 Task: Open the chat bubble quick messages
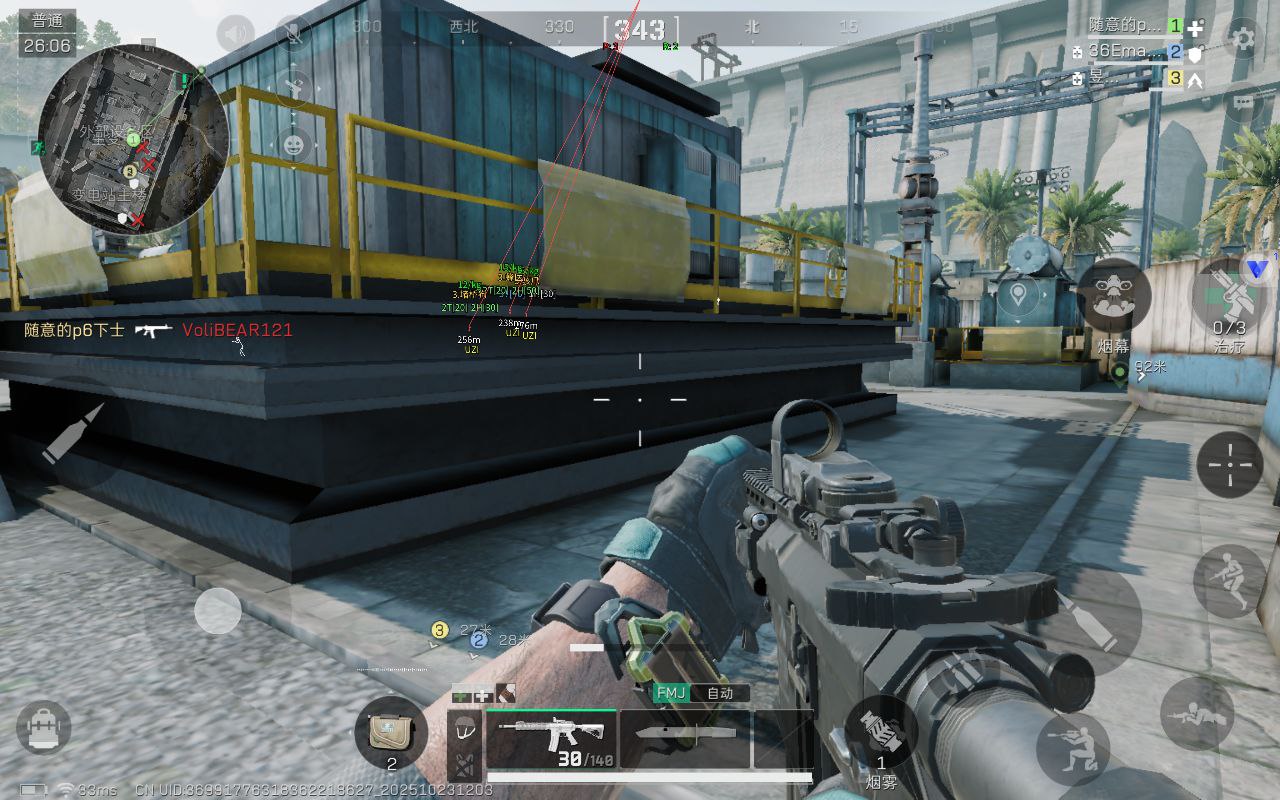pyautogui.click(x=1243, y=101)
